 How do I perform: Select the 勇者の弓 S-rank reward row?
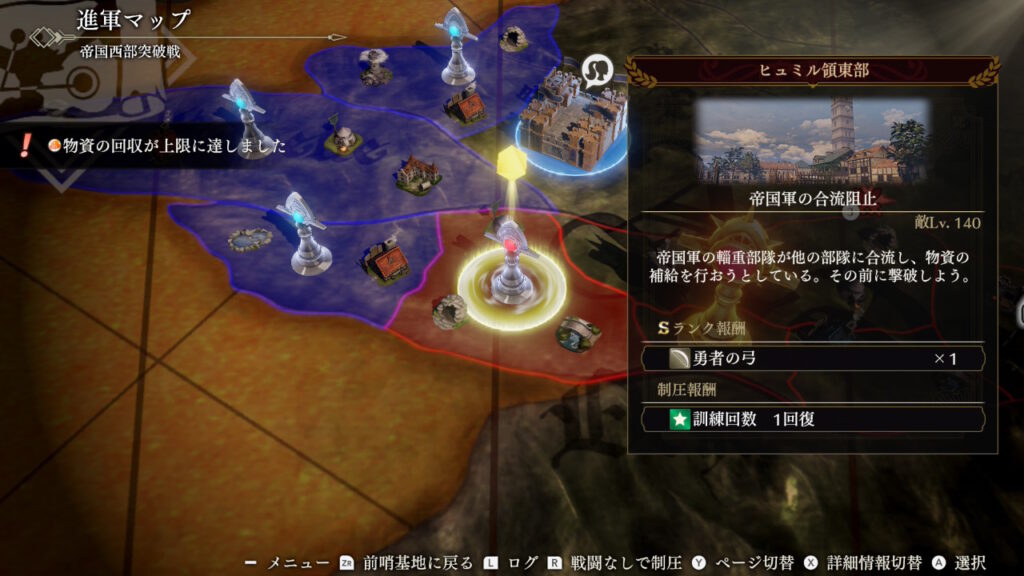[813, 358]
